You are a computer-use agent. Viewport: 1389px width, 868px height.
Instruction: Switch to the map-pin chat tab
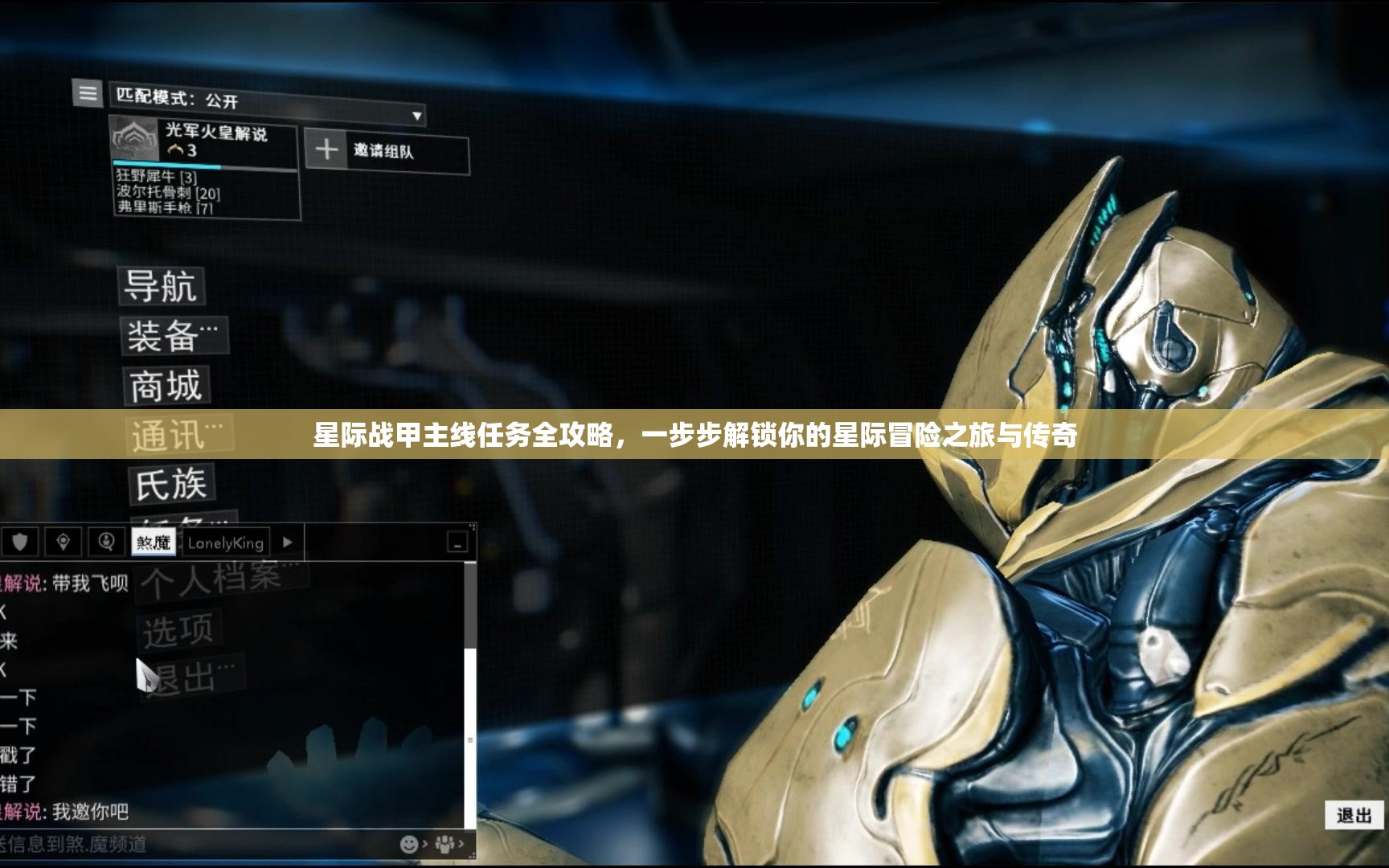point(64,542)
